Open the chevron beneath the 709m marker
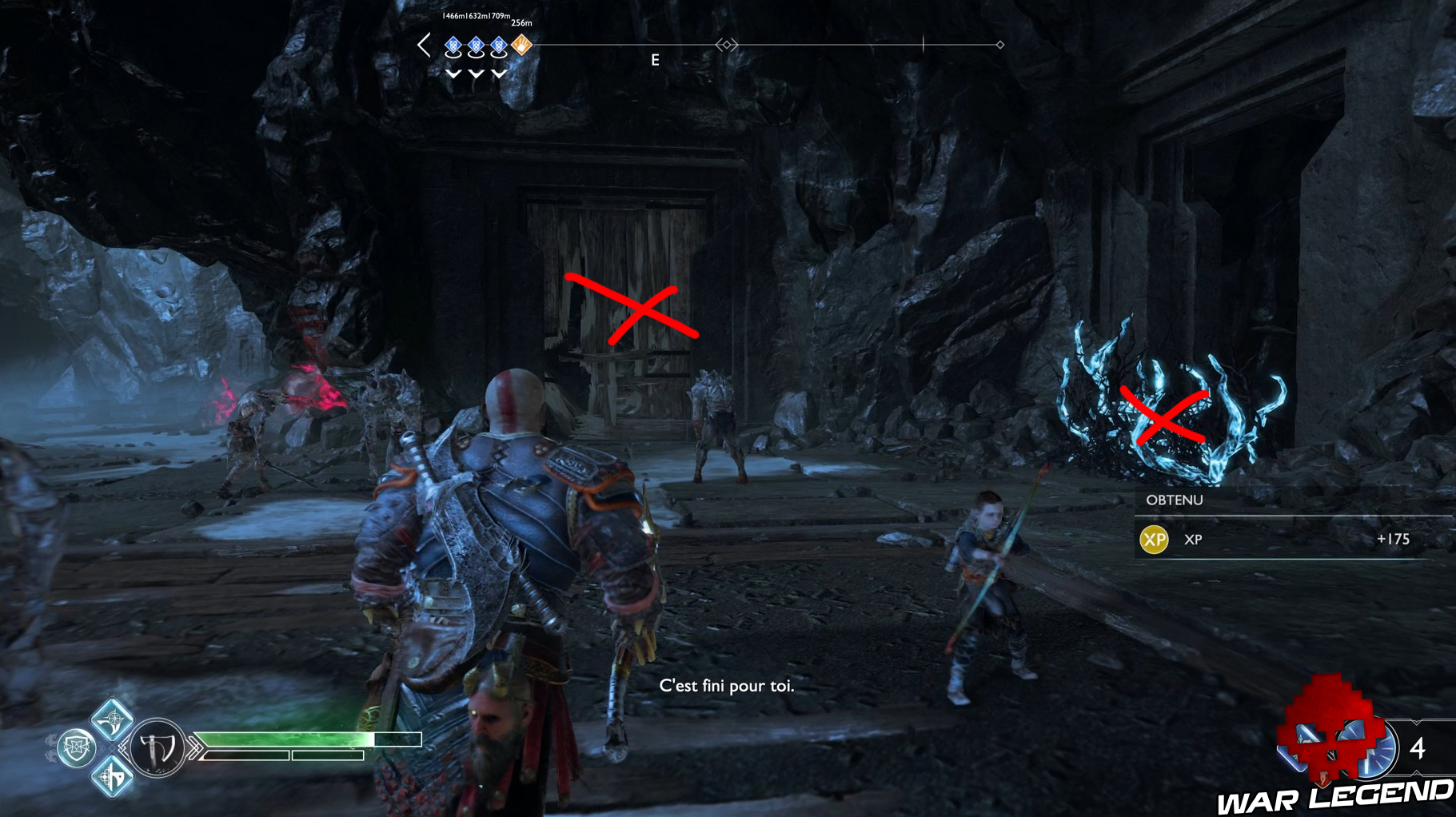The image size is (1456, 817). pos(498,74)
